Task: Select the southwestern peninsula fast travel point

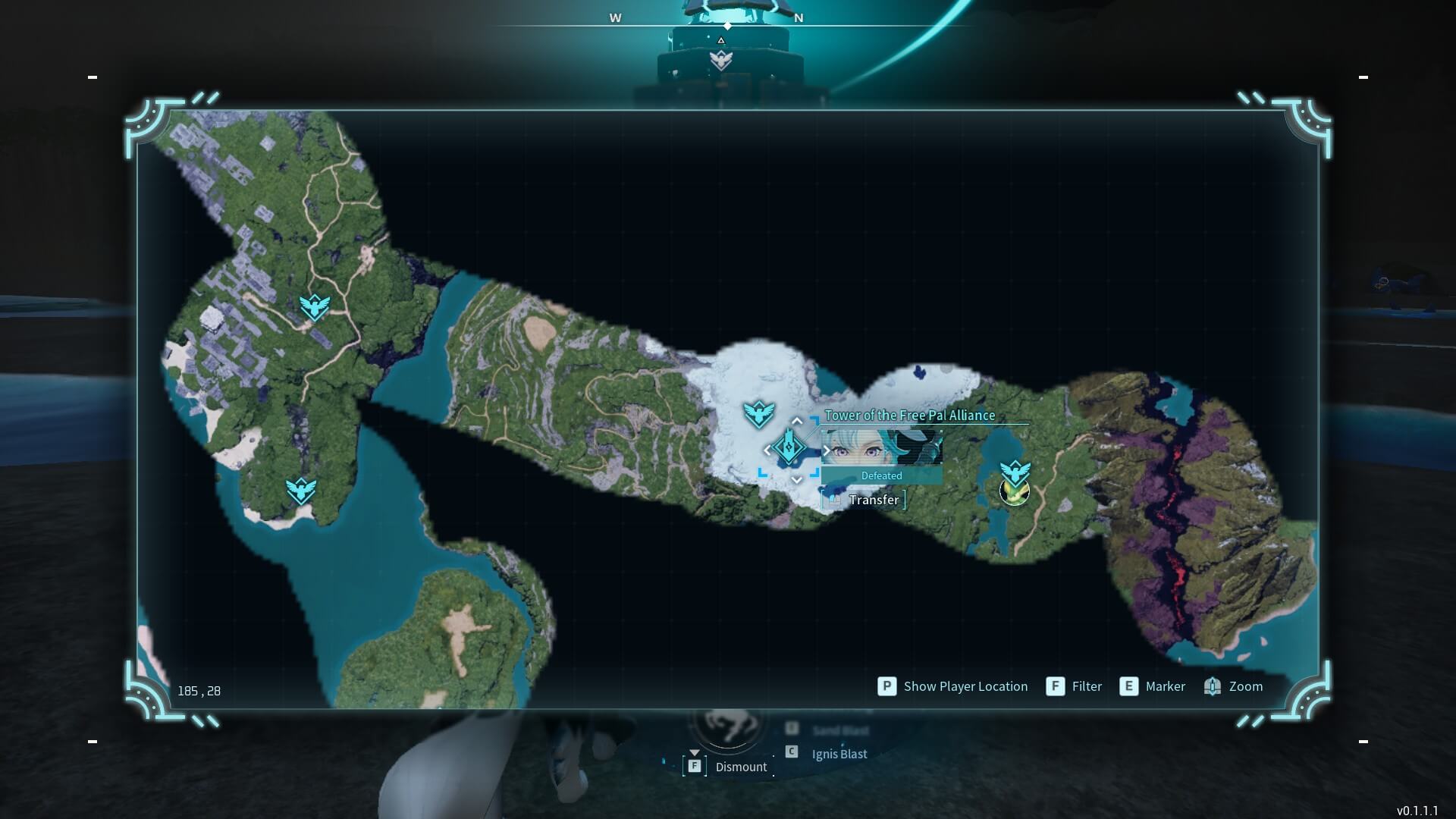Action: click(x=300, y=489)
